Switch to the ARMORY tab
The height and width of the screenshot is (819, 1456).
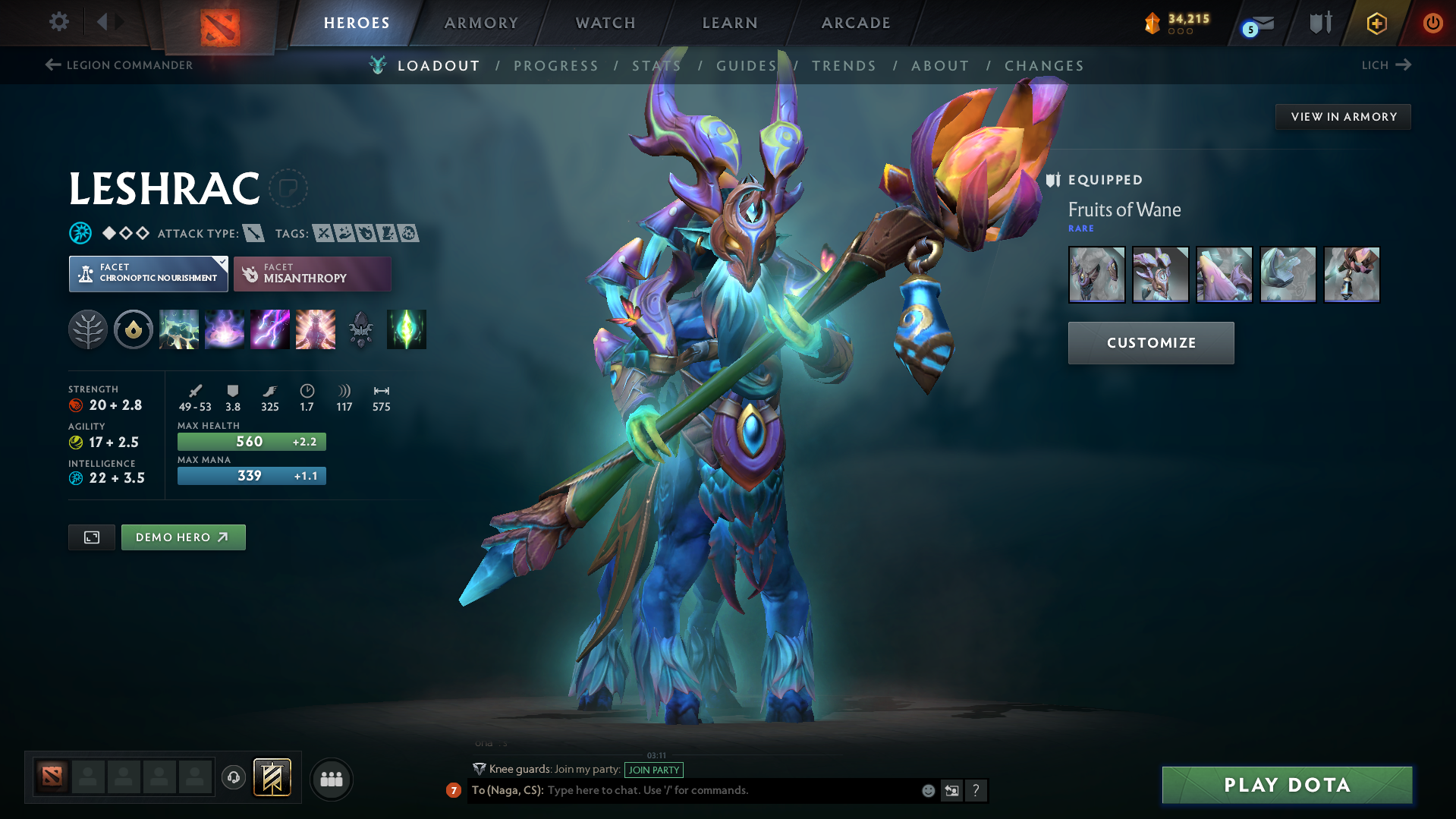point(481,23)
